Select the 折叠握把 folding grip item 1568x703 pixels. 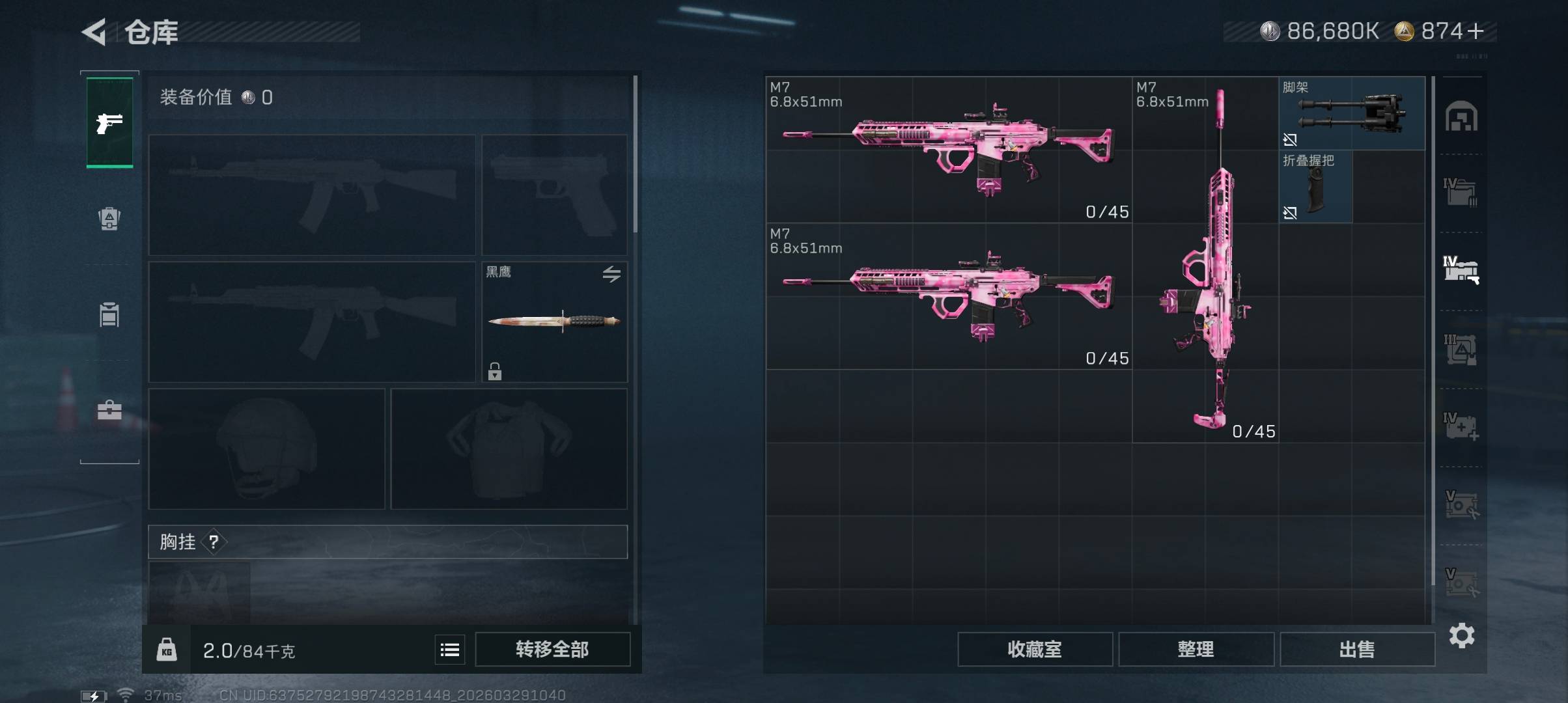(x=1315, y=187)
